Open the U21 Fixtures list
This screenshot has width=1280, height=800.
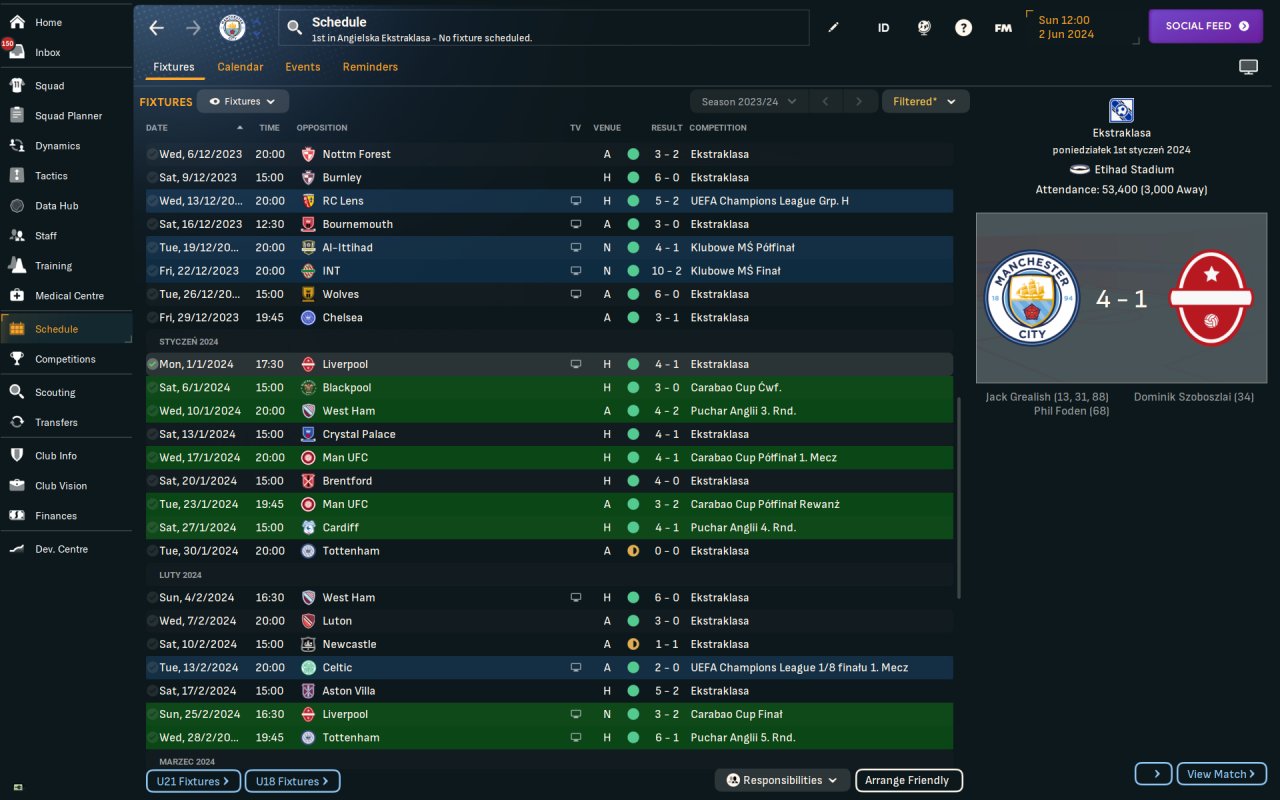[193, 781]
